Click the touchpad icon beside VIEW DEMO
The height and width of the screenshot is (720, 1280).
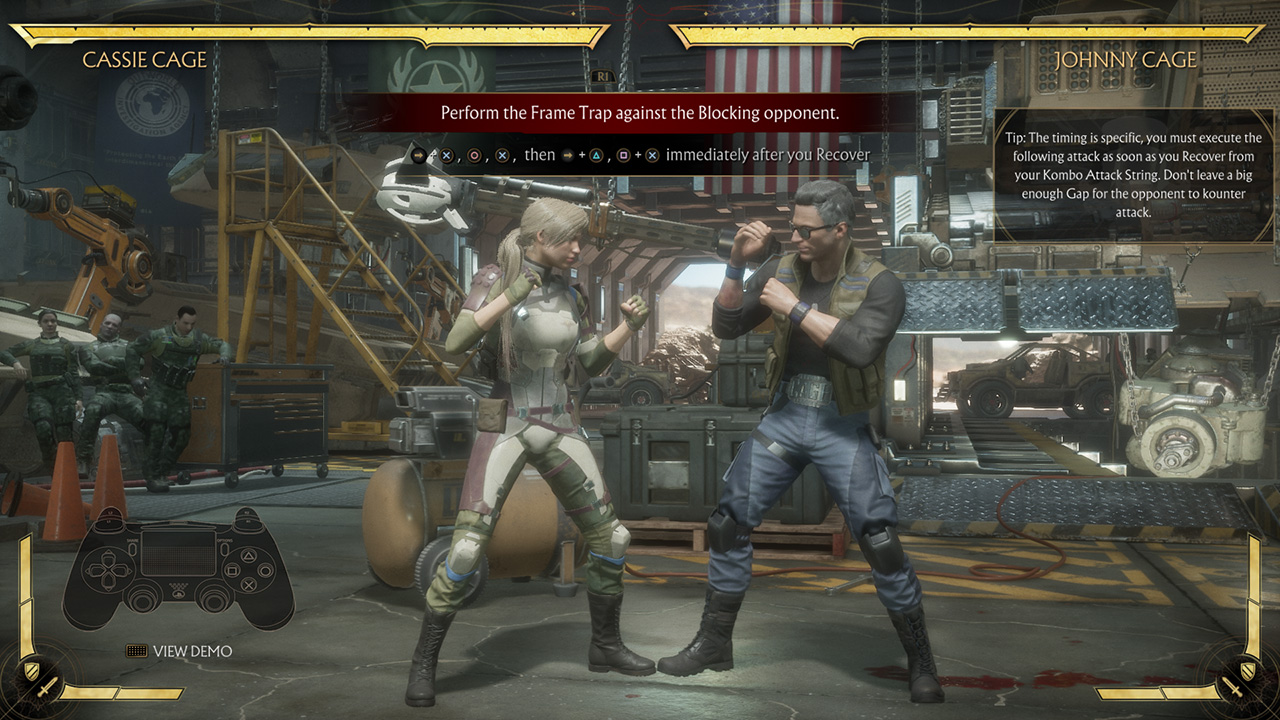[x=136, y=650]
